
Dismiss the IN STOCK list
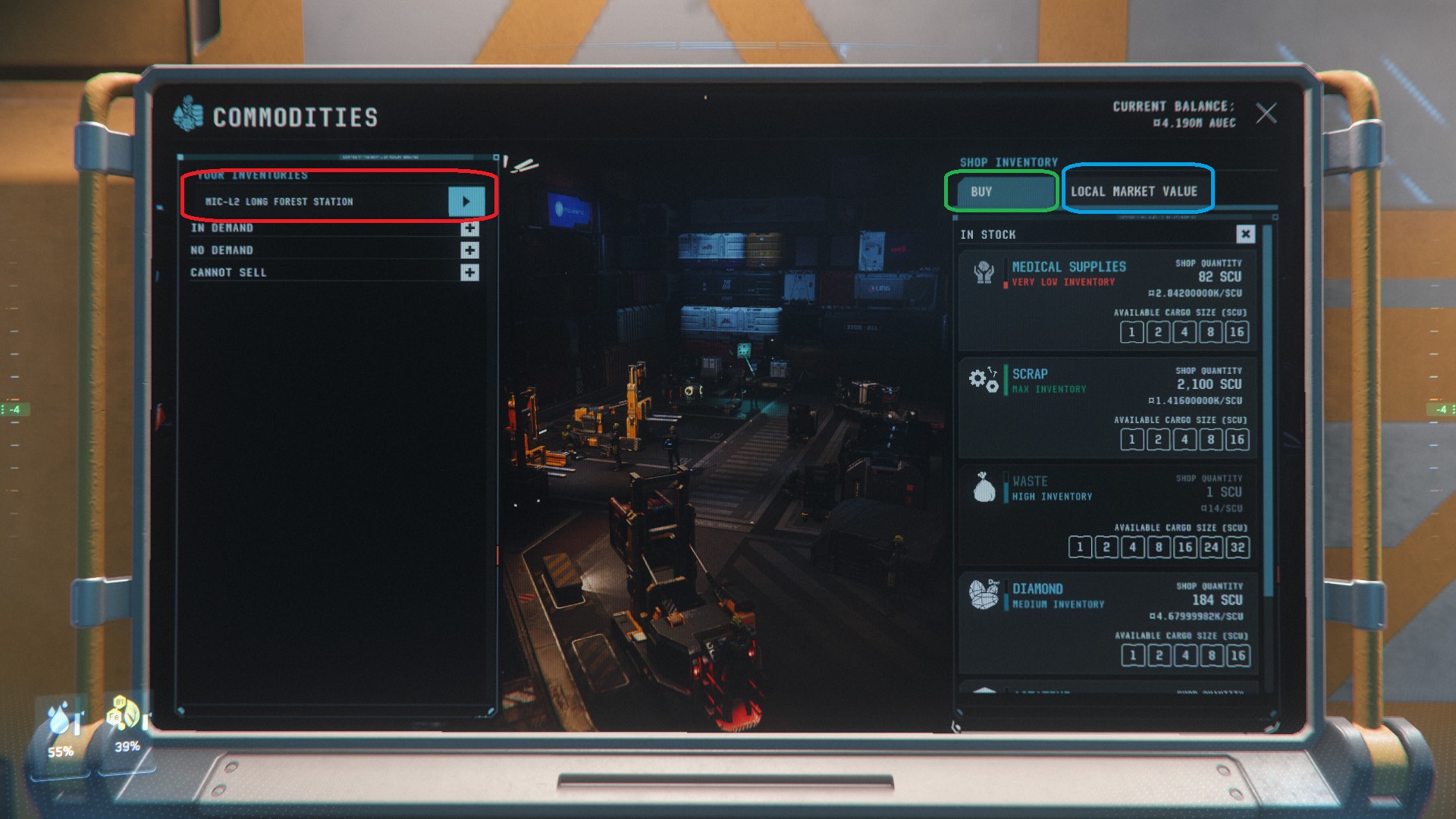pyautogui.click(x=1246, y=234)
